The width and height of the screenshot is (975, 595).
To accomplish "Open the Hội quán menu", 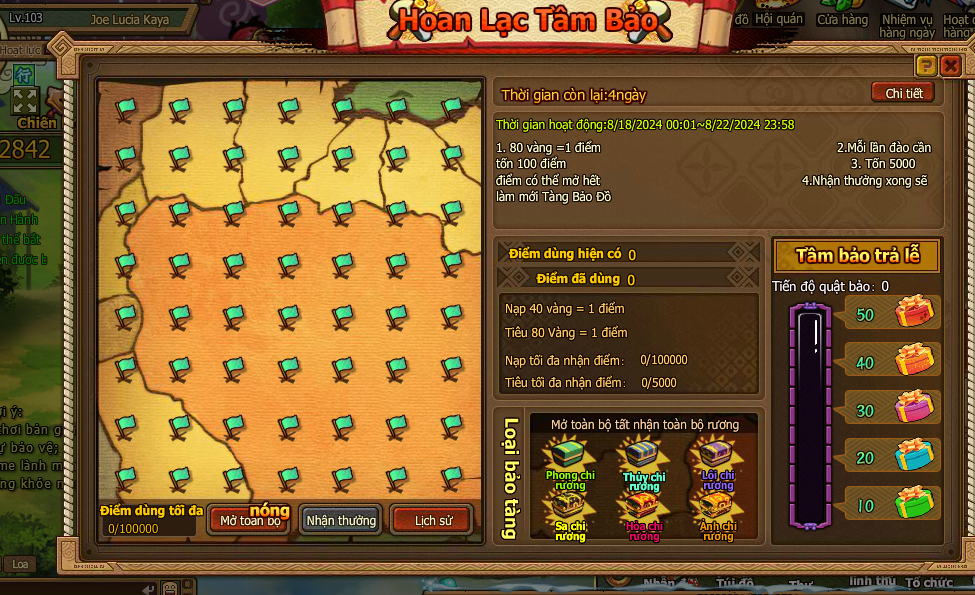I will click(x=779, y=19).
